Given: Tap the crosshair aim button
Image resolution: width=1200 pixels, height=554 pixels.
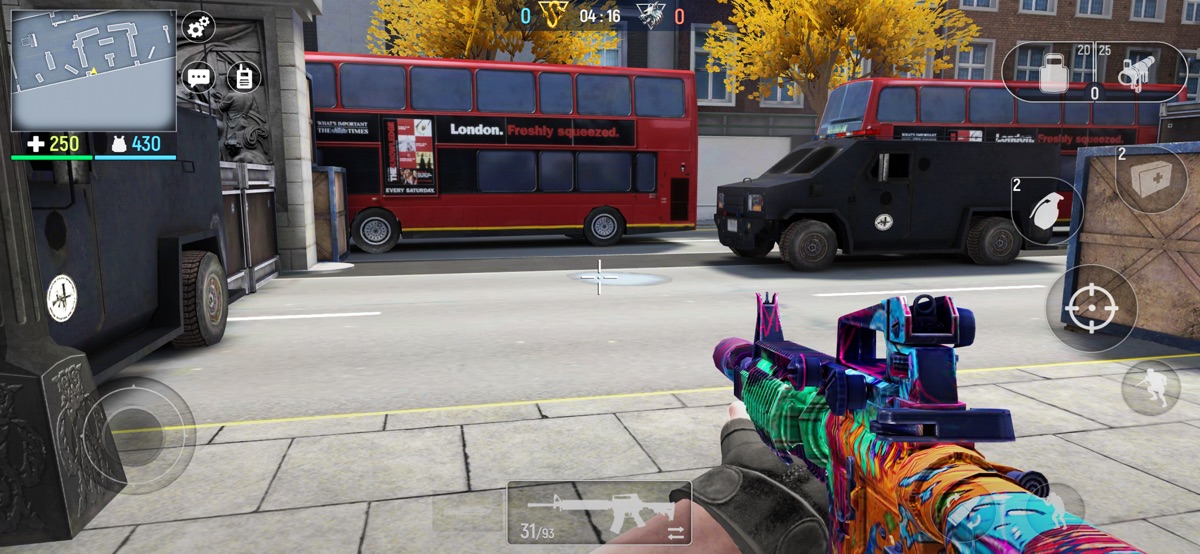Looking at the screenshot, I should point(1091,308).
